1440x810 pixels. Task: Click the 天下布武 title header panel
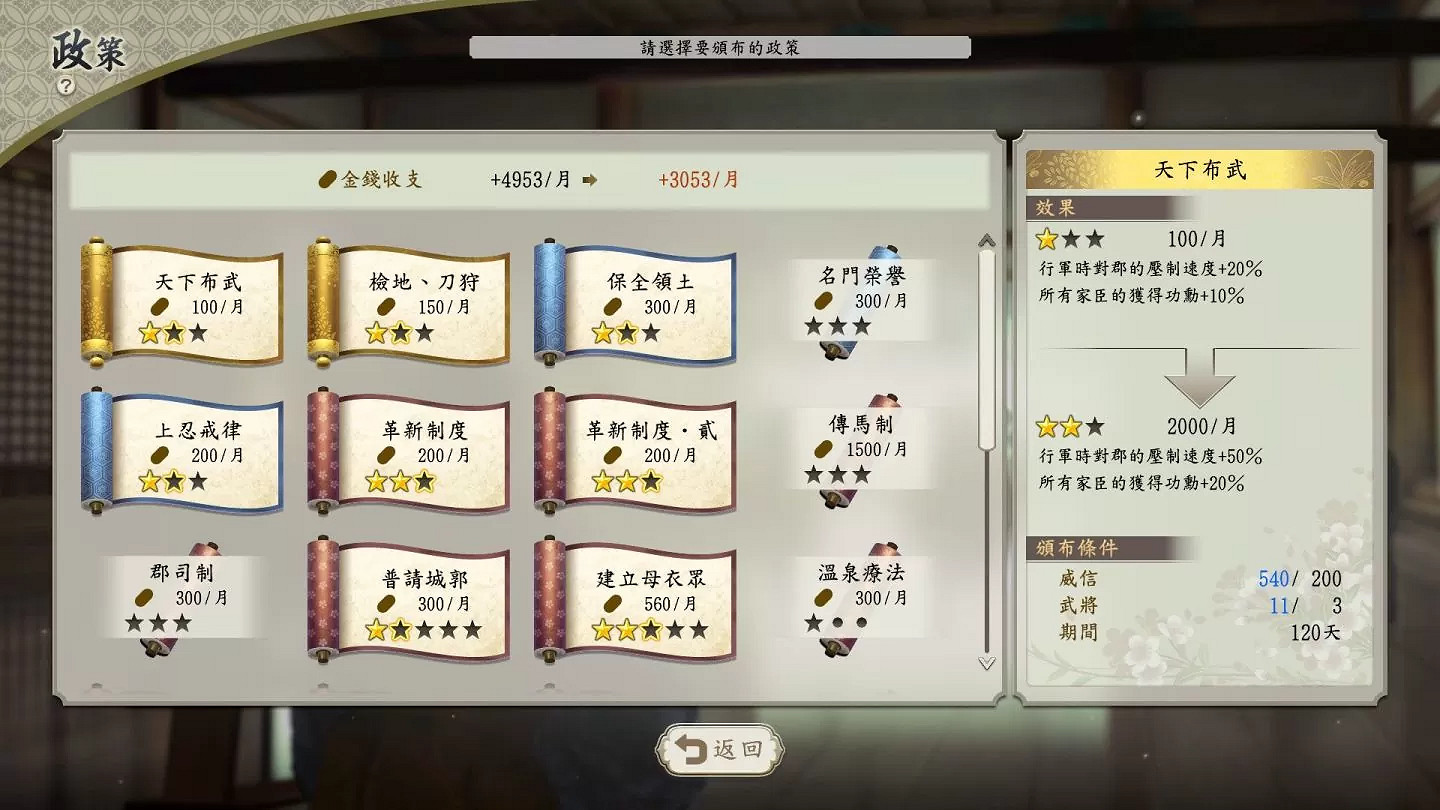[x=1200, y=169]
